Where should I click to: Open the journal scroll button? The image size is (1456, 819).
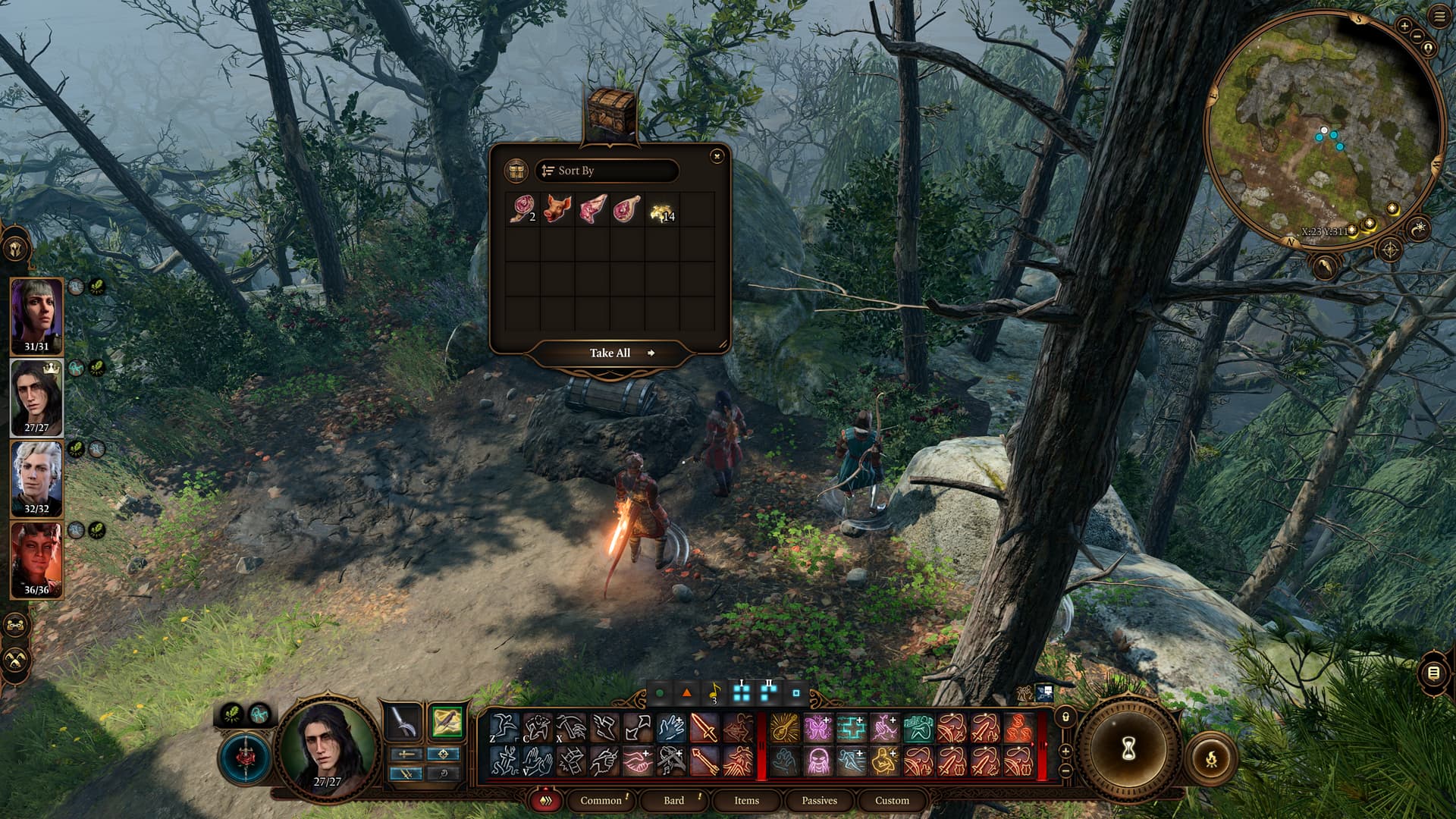coord(1432,673)
